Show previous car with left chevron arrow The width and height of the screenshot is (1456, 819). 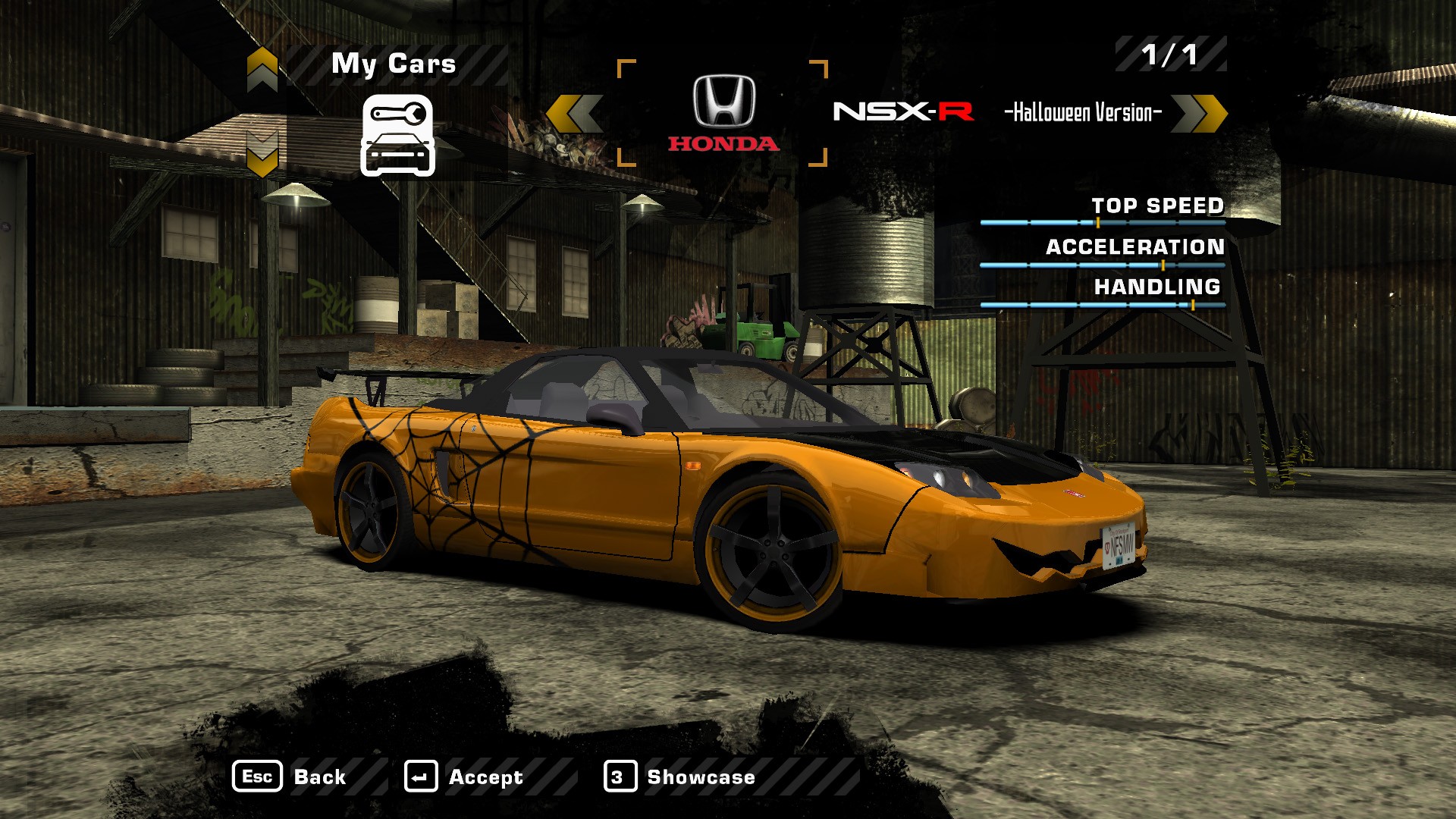pos(575,114)
